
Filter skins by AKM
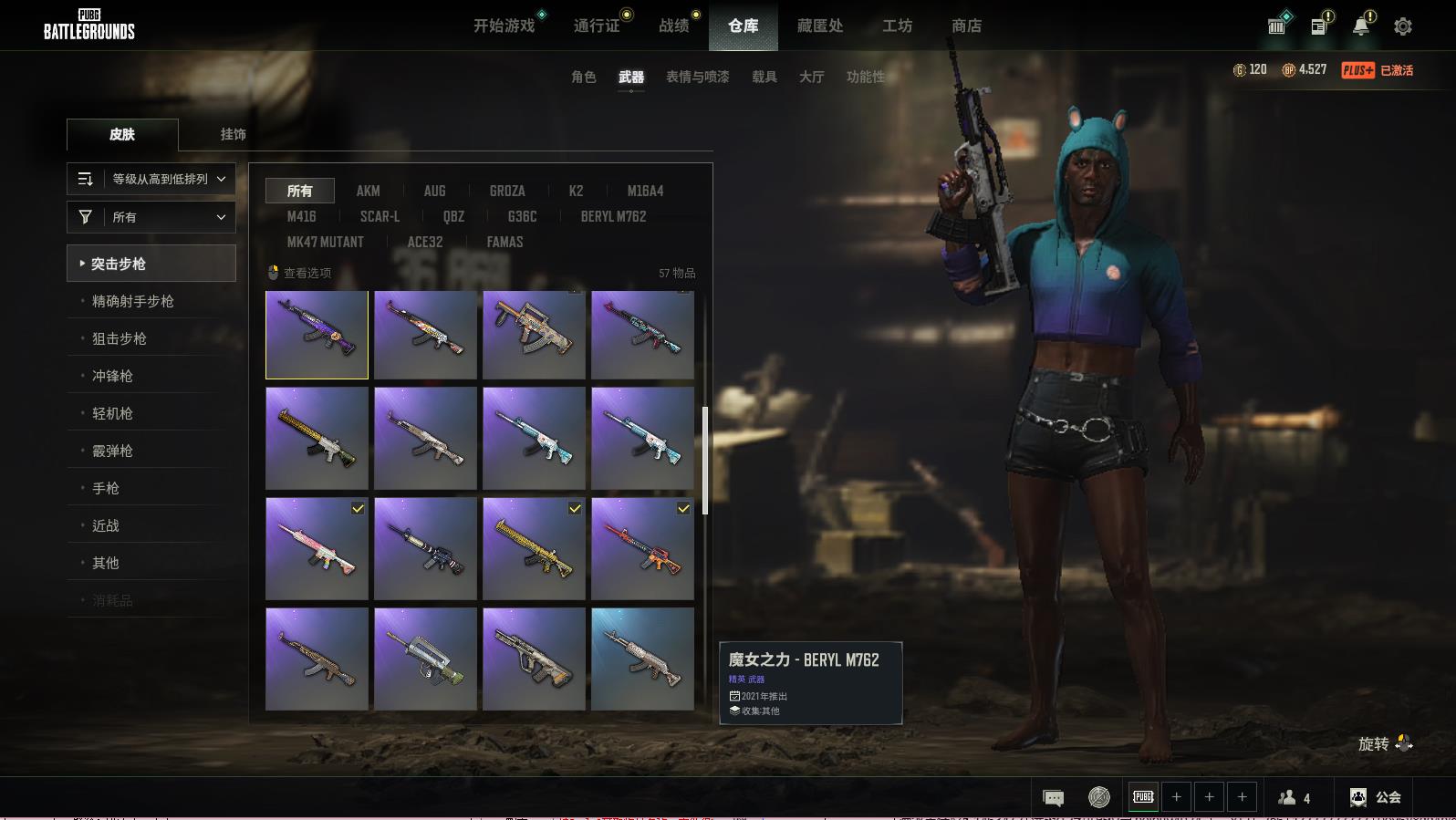tap(368, 191)
